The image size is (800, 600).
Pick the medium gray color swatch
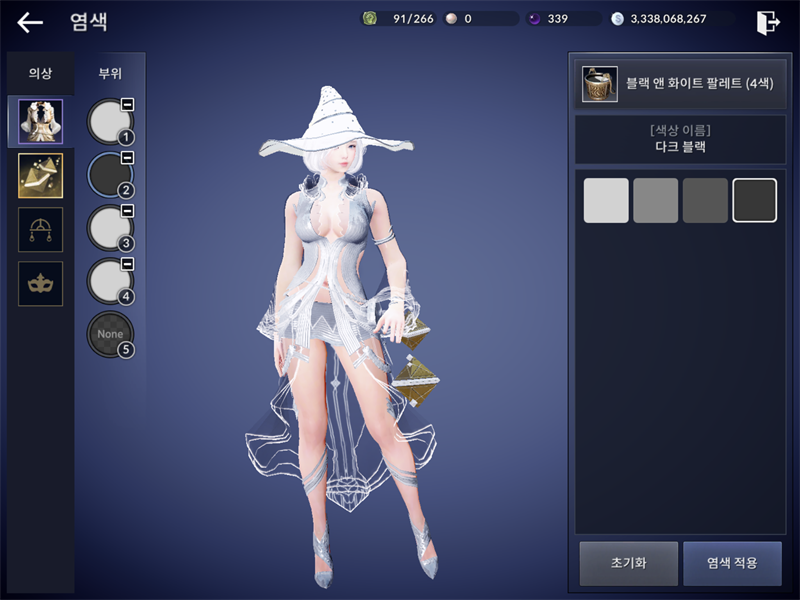tap(656, 200)
